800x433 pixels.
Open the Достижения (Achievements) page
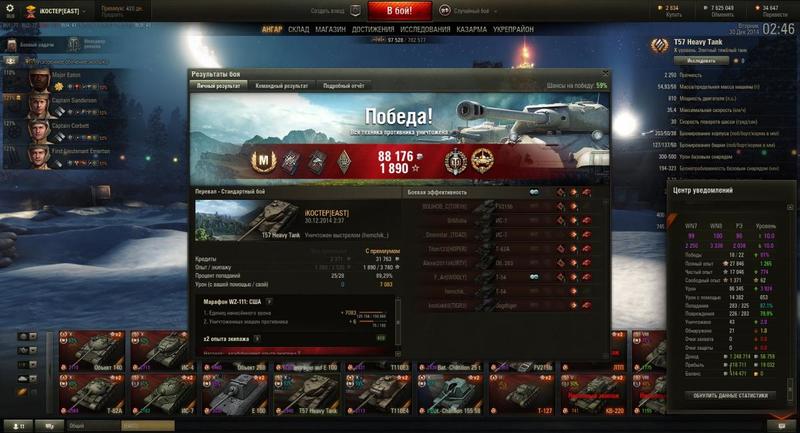point(373,30)
